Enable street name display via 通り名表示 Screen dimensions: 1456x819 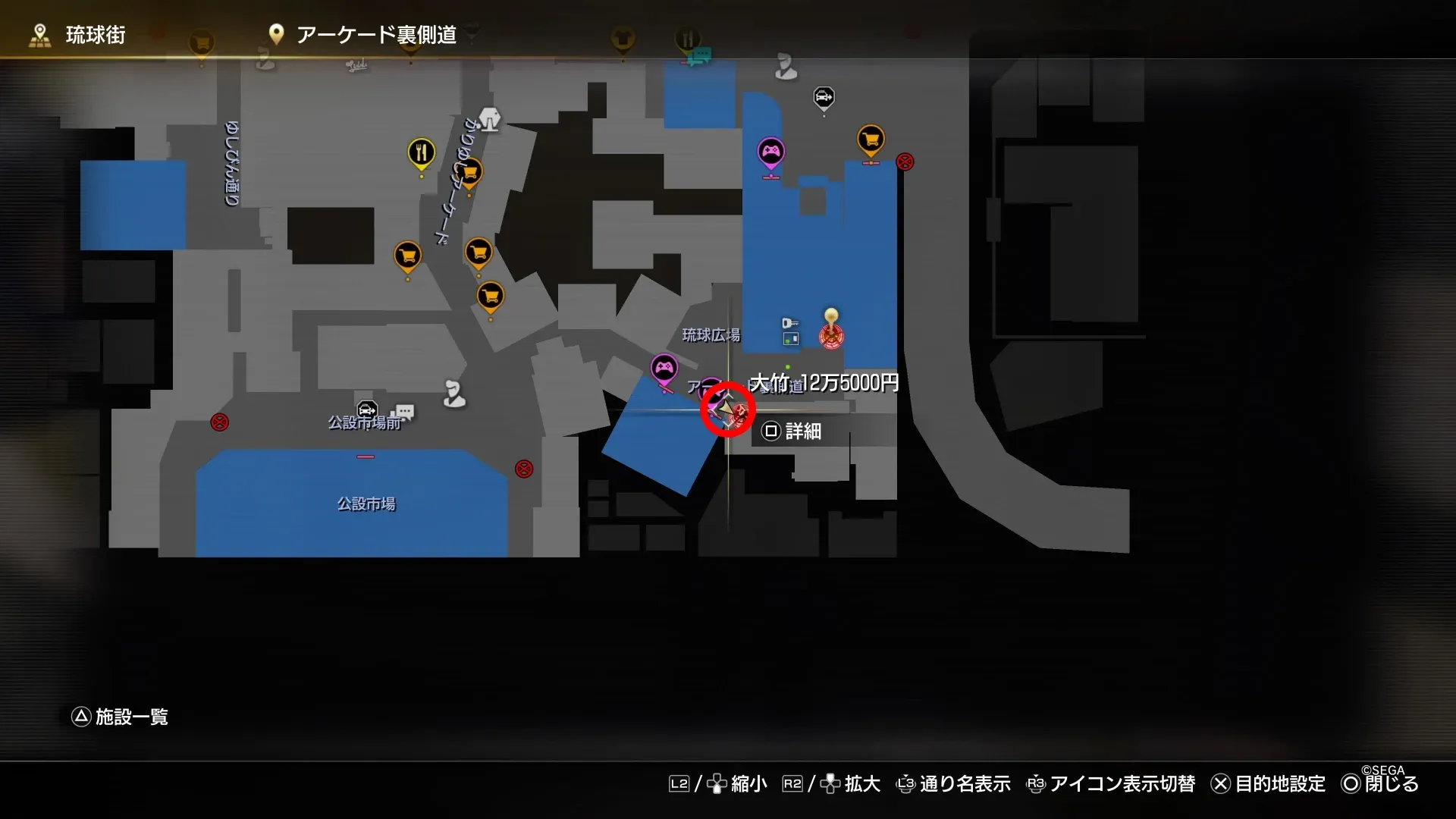(965, 784)
